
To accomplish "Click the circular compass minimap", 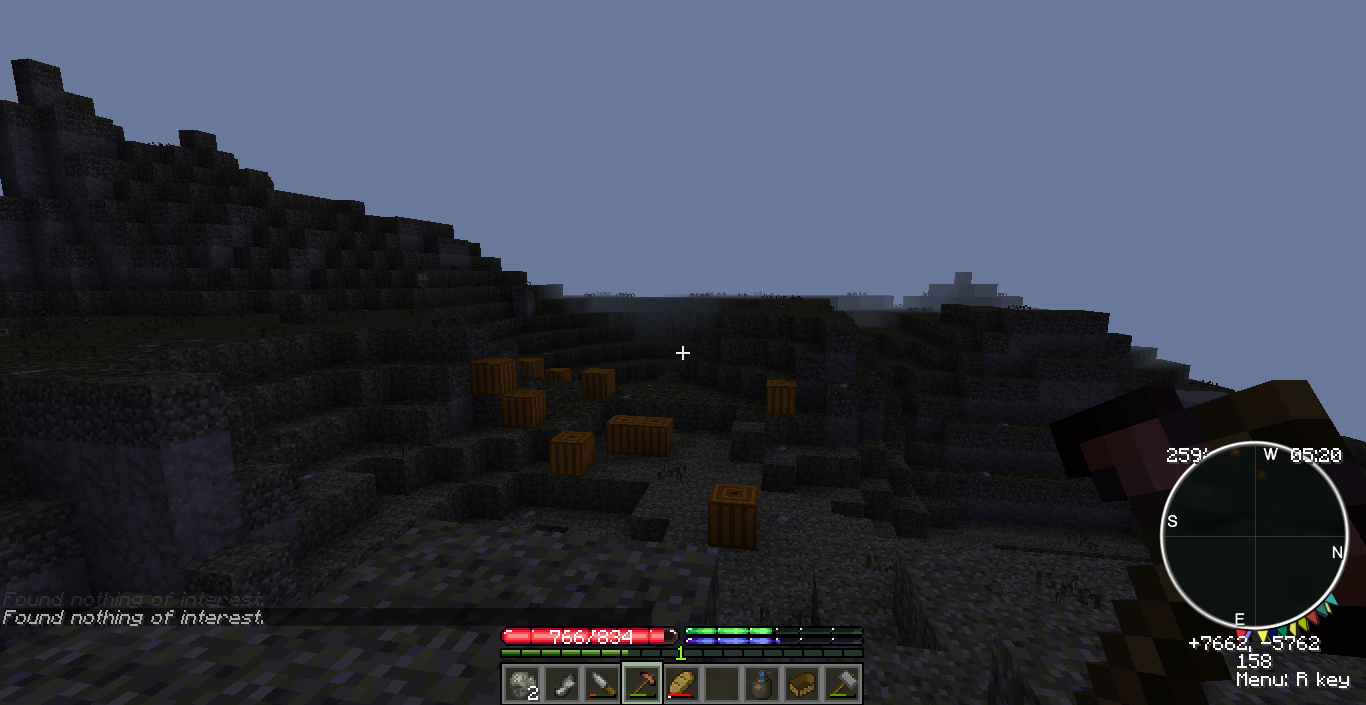I will coord(1251,535).
